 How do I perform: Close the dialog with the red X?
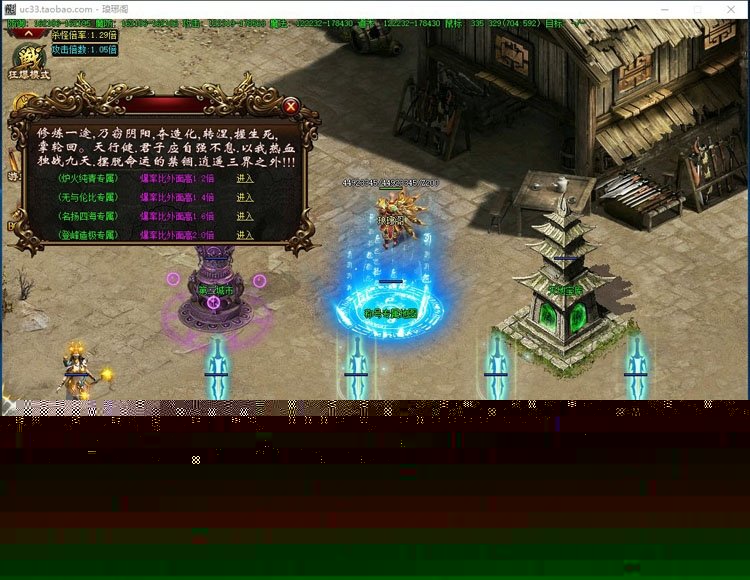[x=291, y=105]
